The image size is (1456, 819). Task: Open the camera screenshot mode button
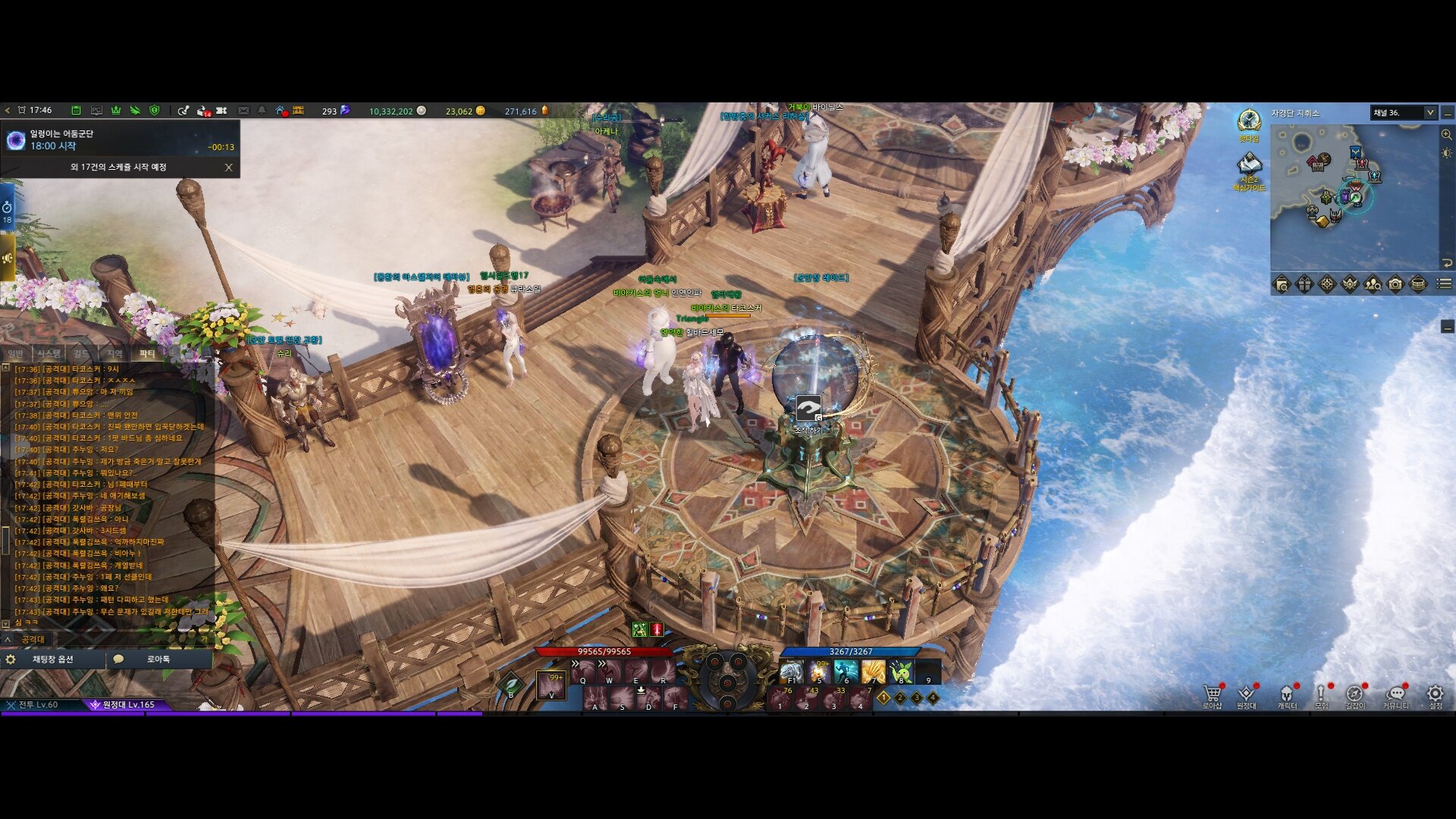[x=1395, y=284]
